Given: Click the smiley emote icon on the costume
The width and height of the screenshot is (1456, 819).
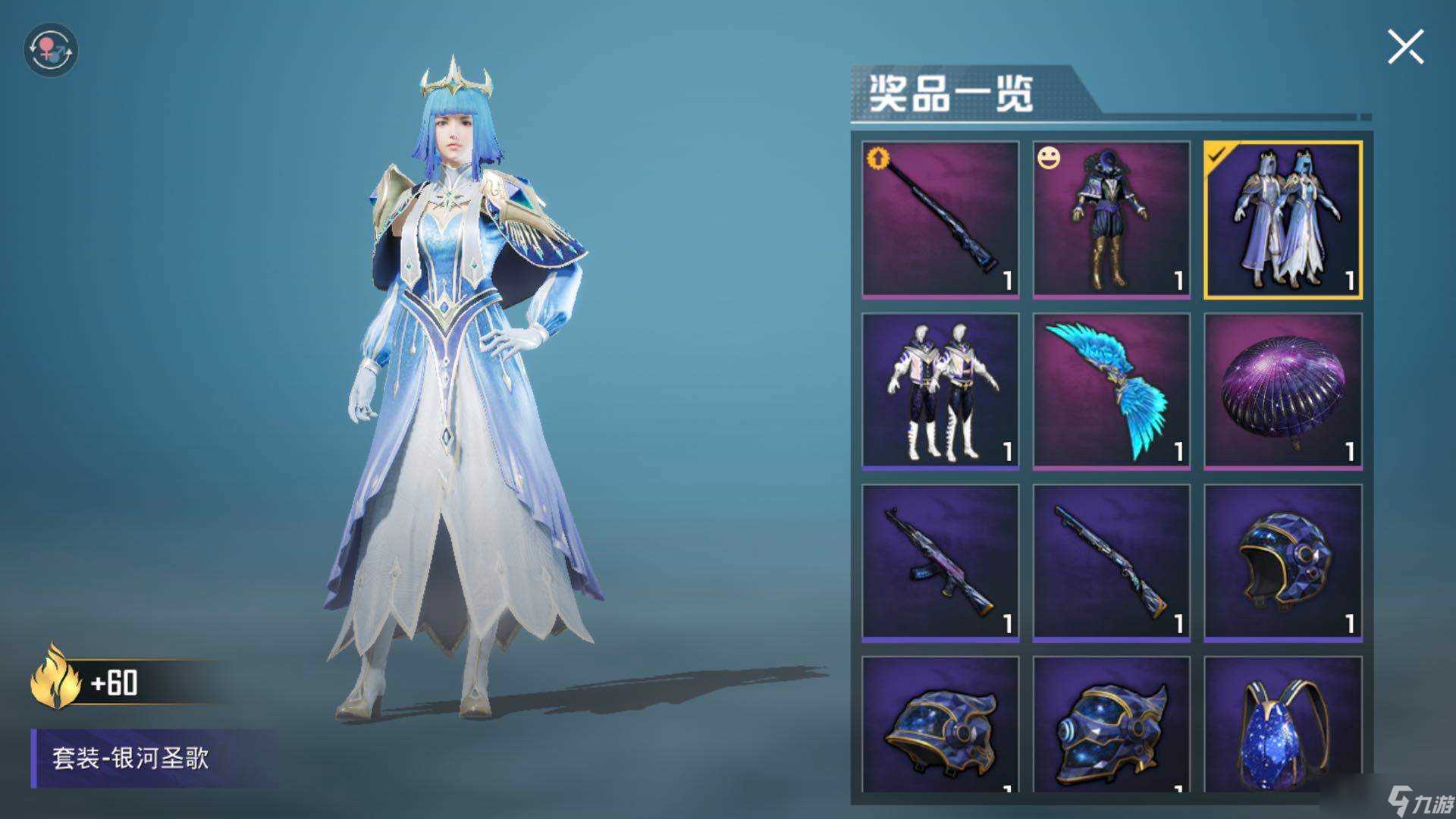Looking at the screenshot, I should 1047,158.
